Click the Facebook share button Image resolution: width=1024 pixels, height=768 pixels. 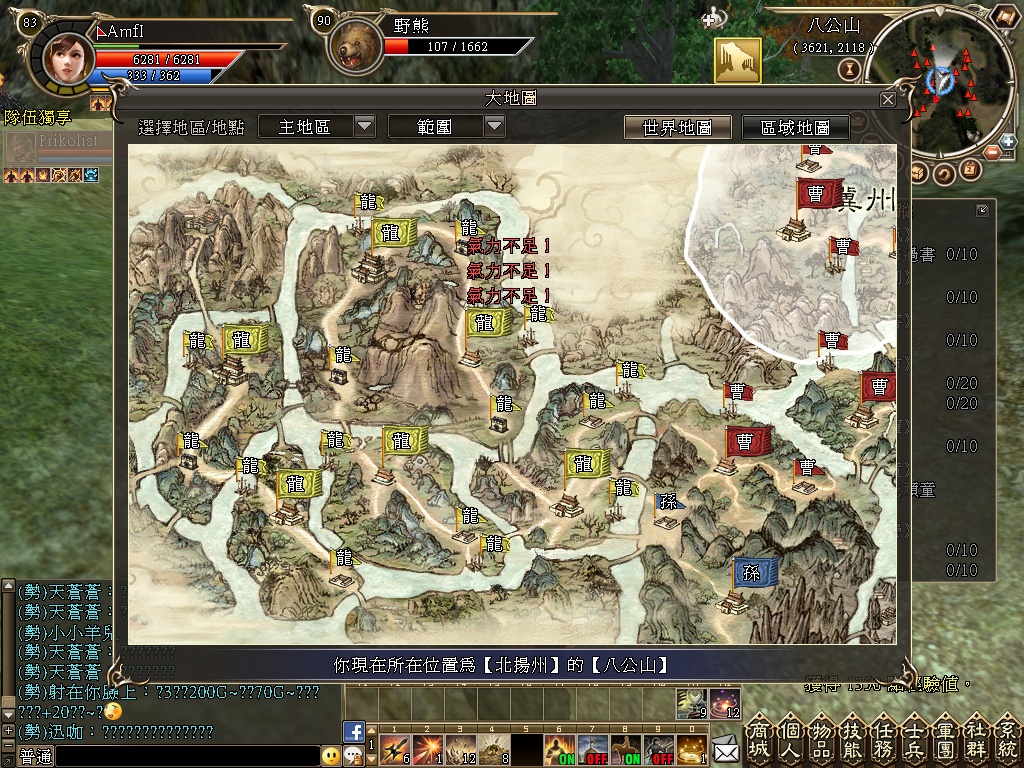(353, 731)
